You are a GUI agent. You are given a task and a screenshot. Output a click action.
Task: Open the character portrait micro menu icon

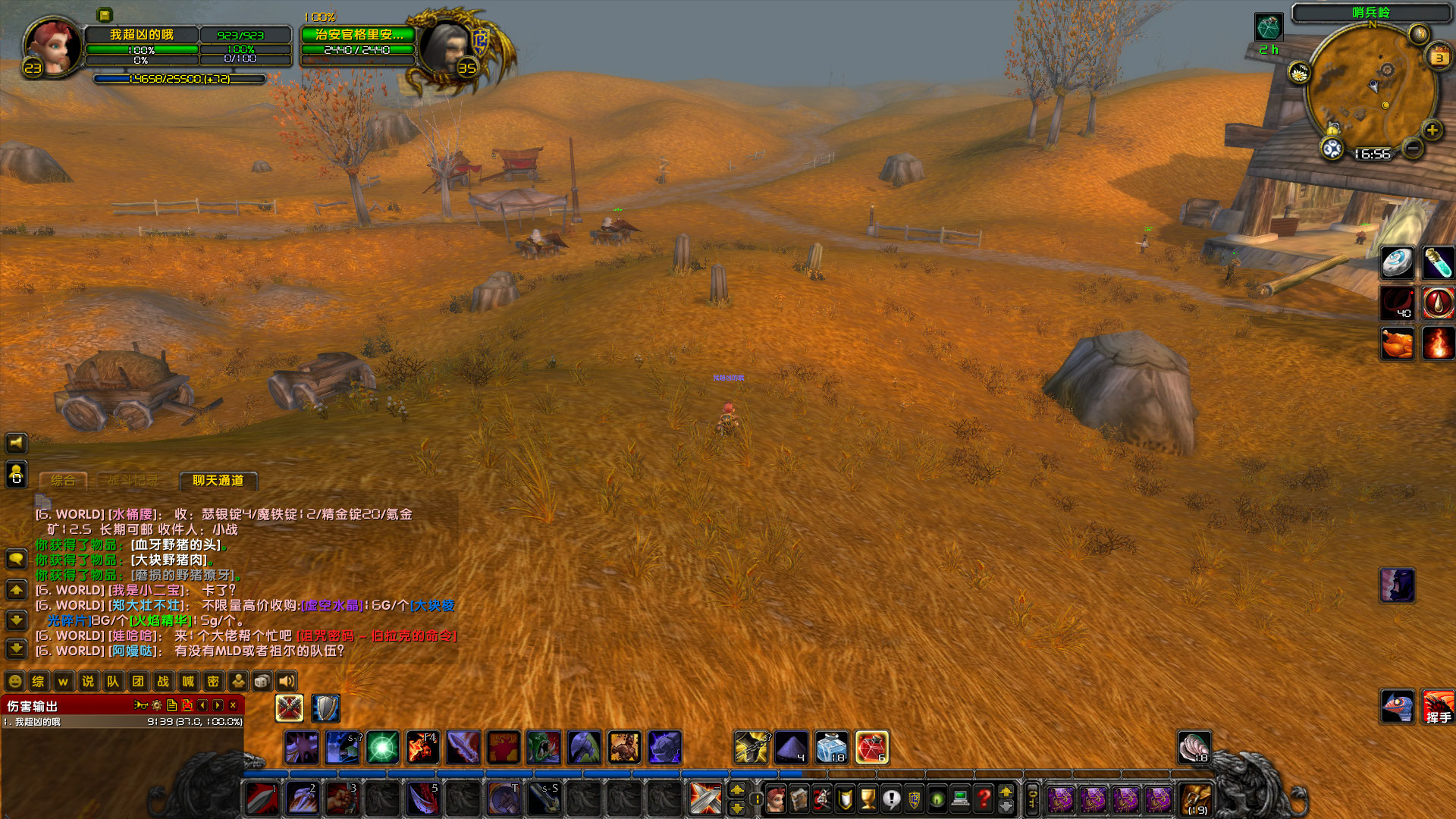point(776,799)
